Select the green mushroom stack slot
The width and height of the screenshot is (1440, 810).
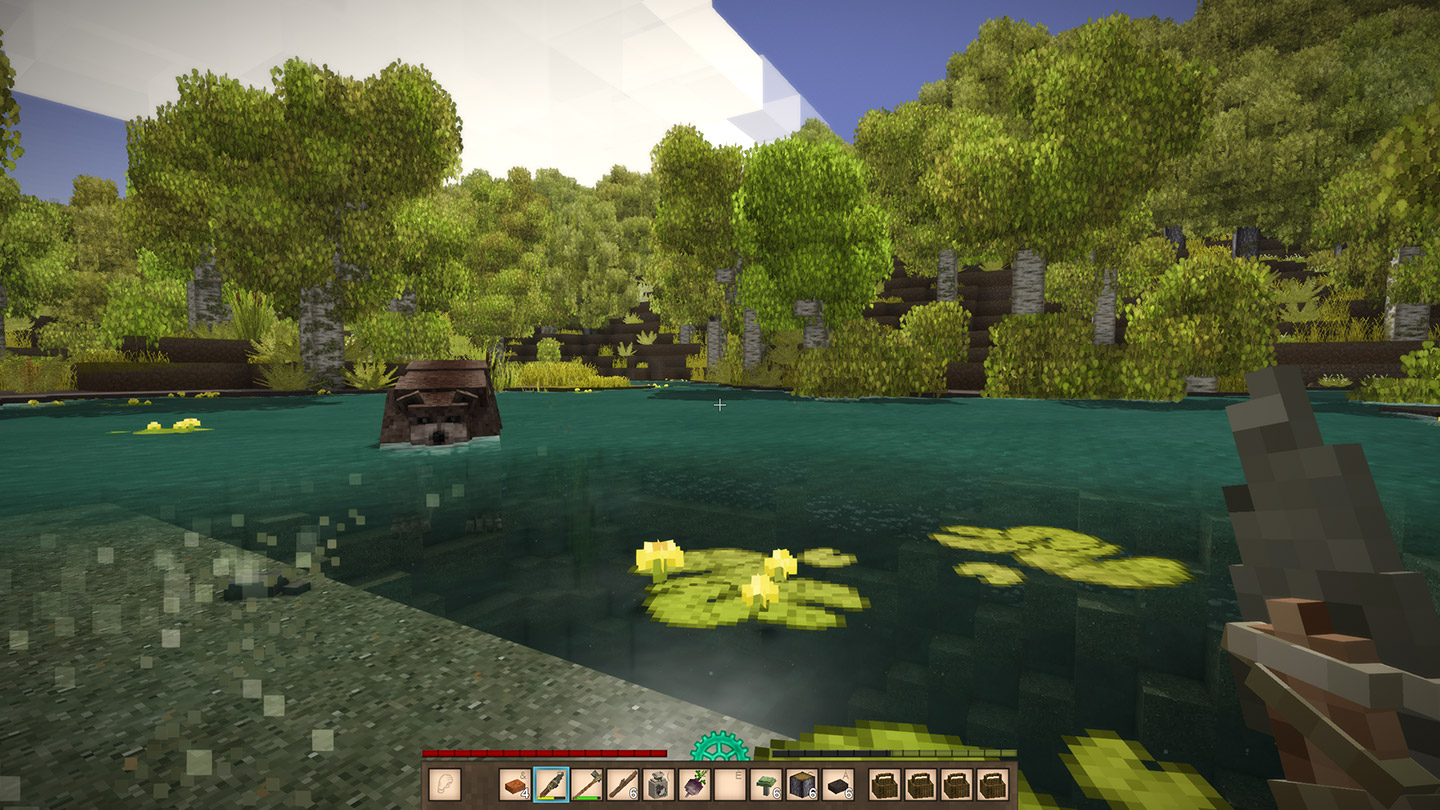click(767, 784)
